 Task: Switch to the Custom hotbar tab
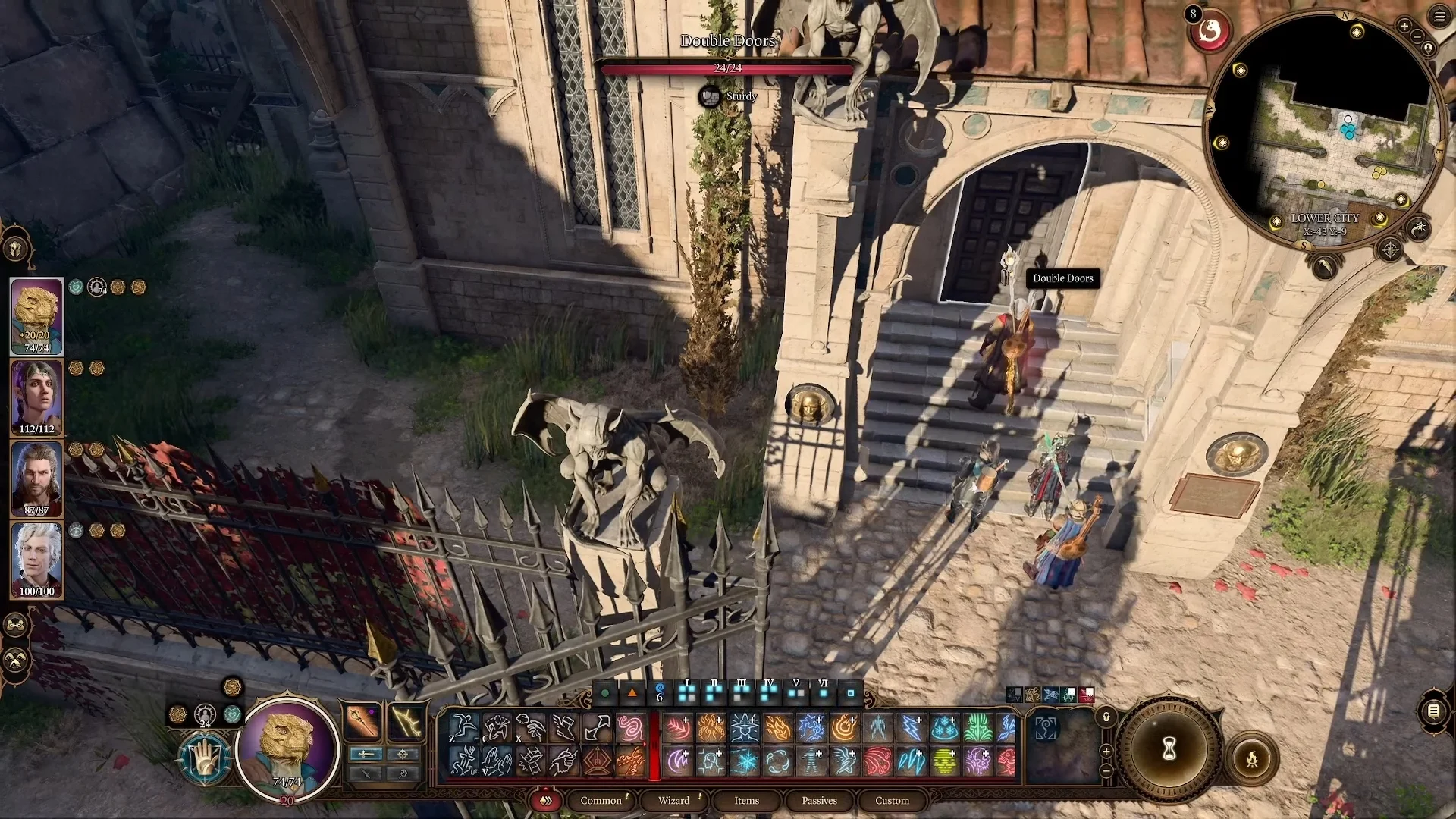[x=892, y=801]
